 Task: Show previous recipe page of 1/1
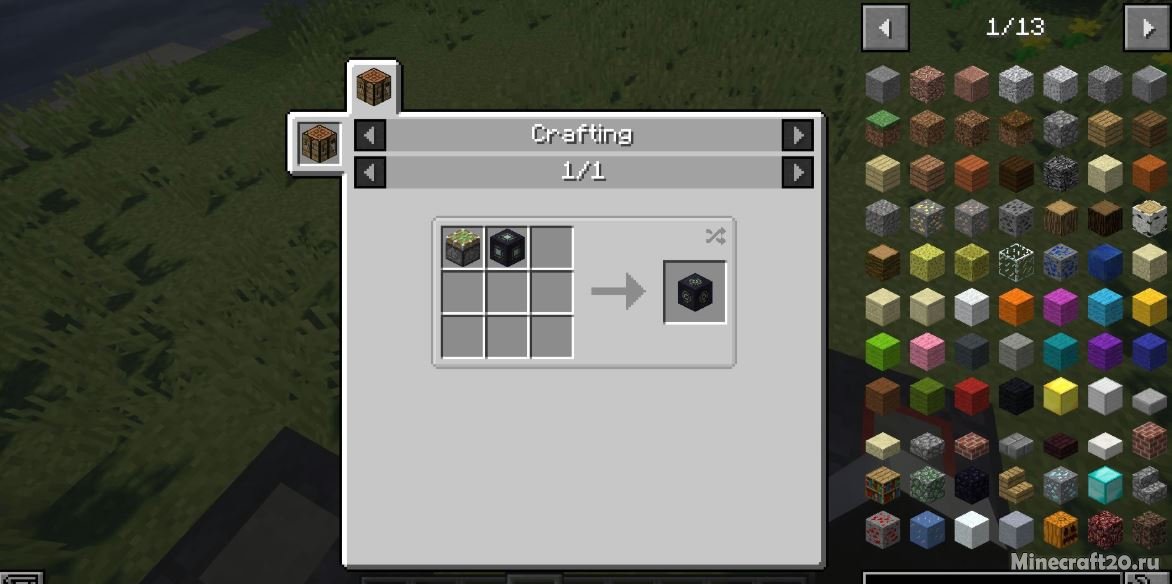(x=370, y=172)
